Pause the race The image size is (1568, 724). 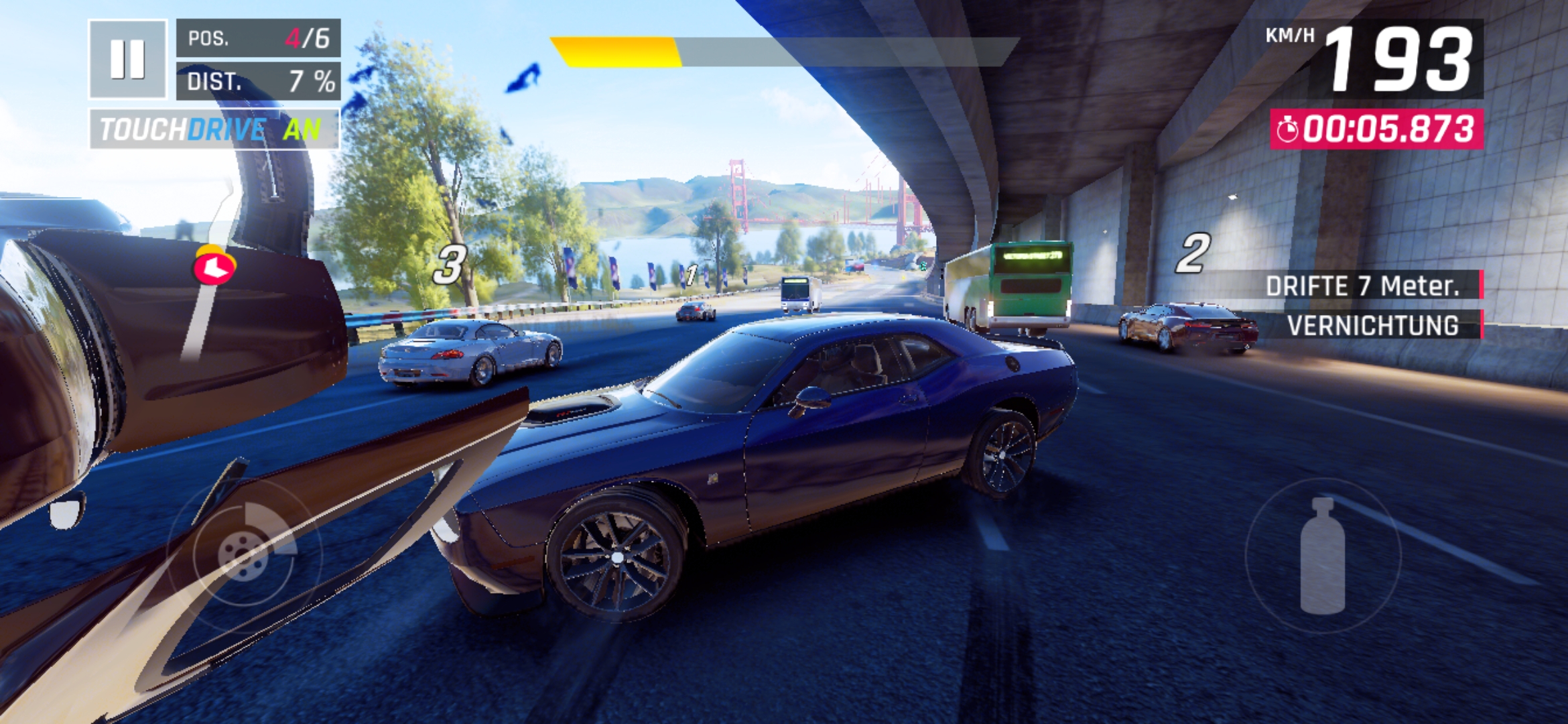(x=127, y=59)
